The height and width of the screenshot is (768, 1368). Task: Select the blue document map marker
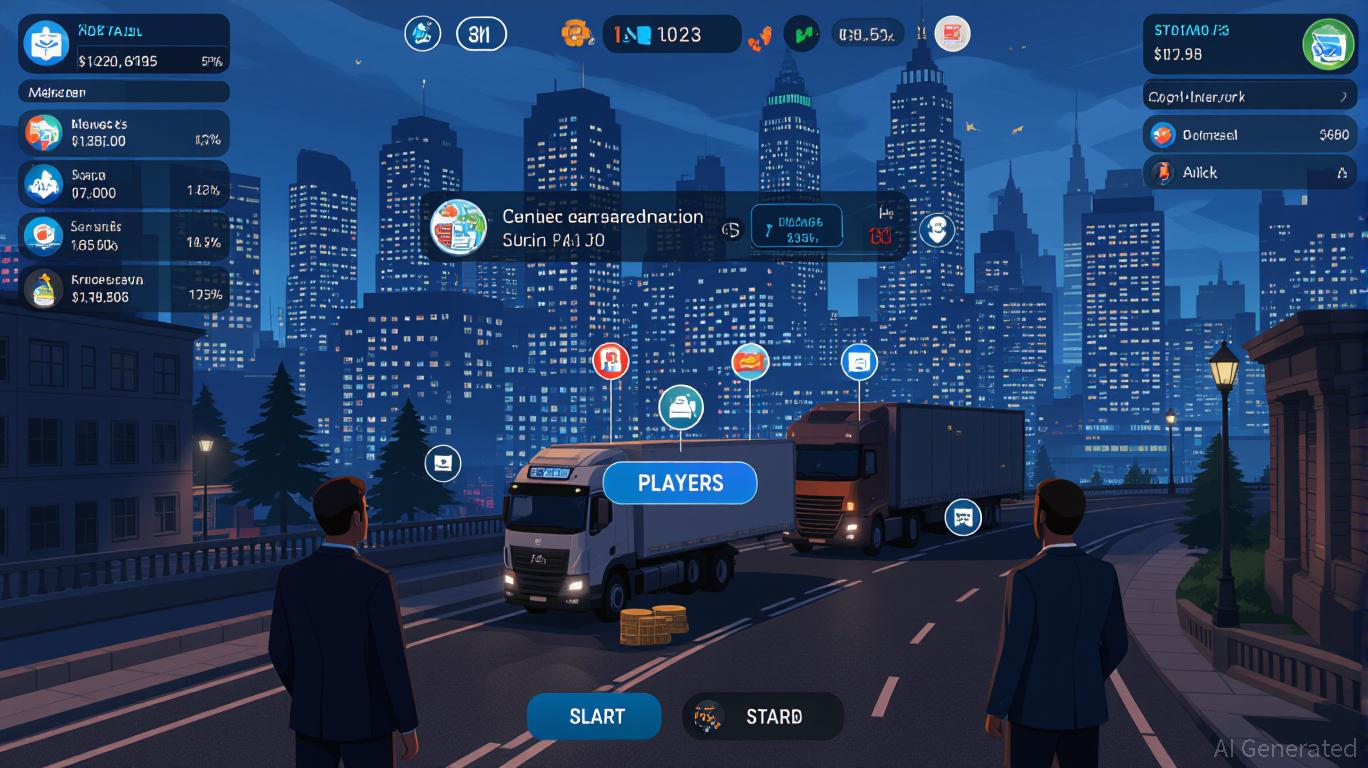(x=859, y=361)
